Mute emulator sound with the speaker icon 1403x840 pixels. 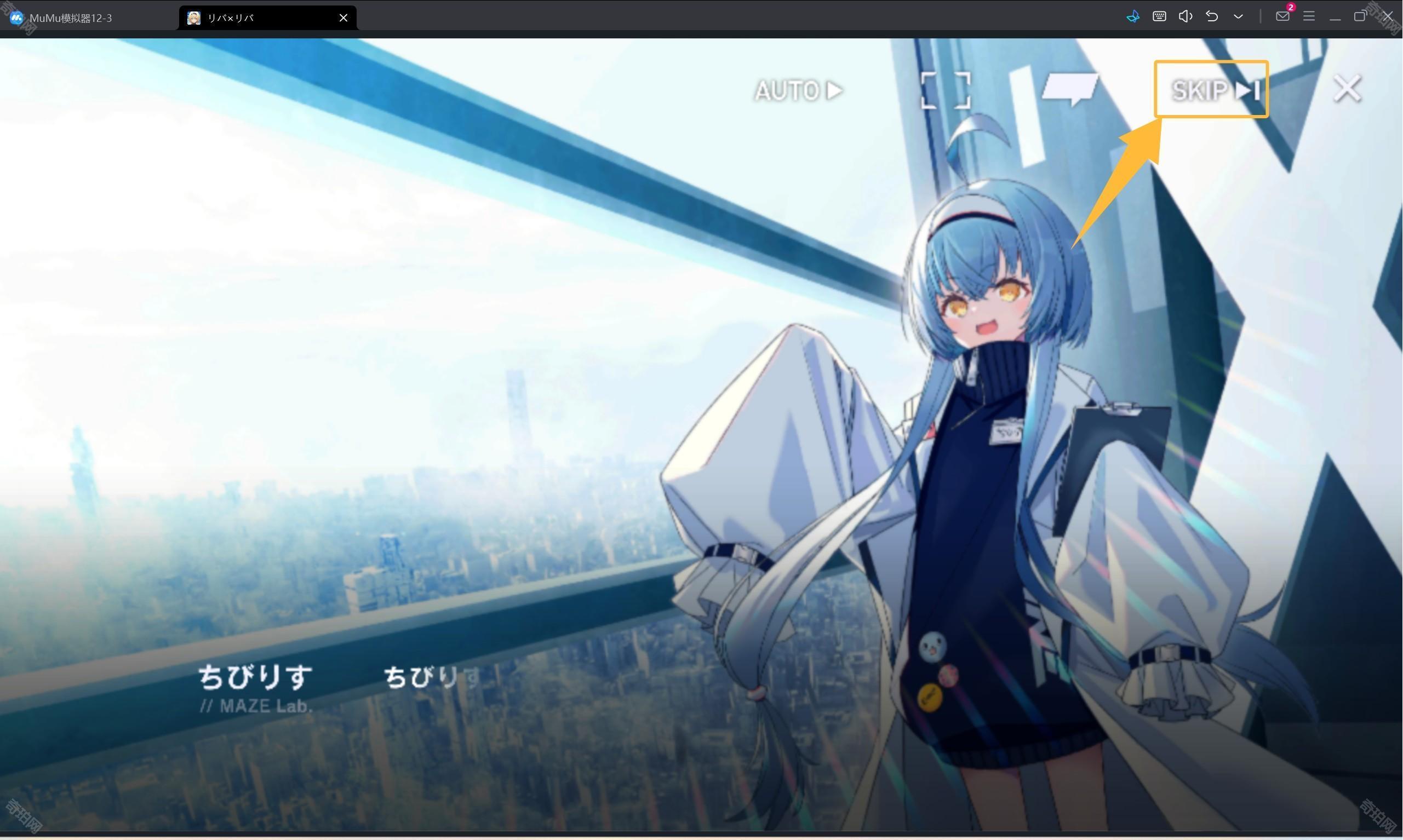point(1185,16)
